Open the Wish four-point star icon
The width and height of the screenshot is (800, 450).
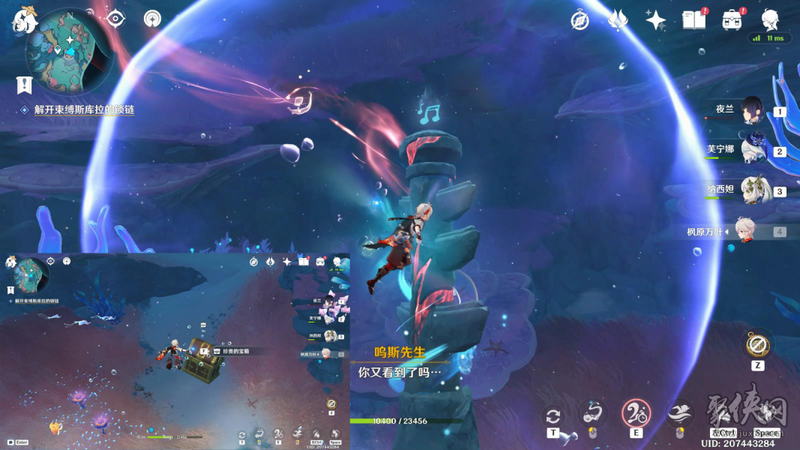pos(655,20)
